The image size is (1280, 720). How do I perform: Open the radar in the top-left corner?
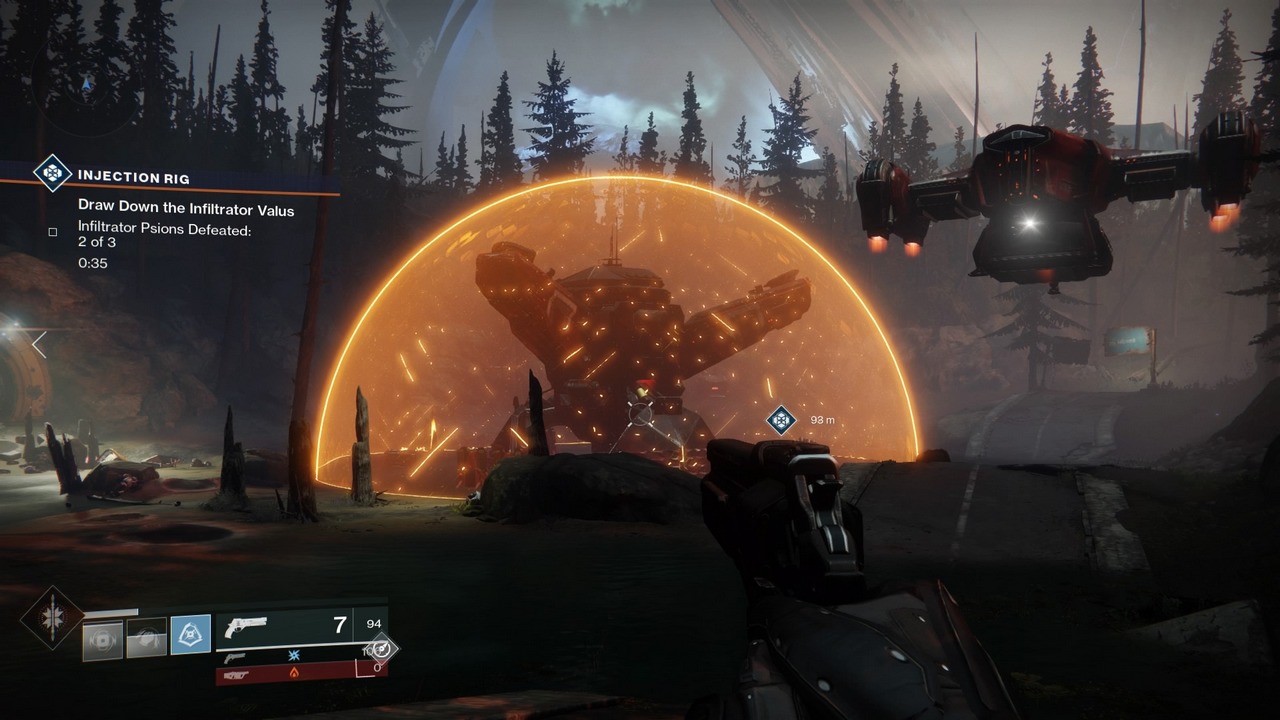(x=85, y=80)
